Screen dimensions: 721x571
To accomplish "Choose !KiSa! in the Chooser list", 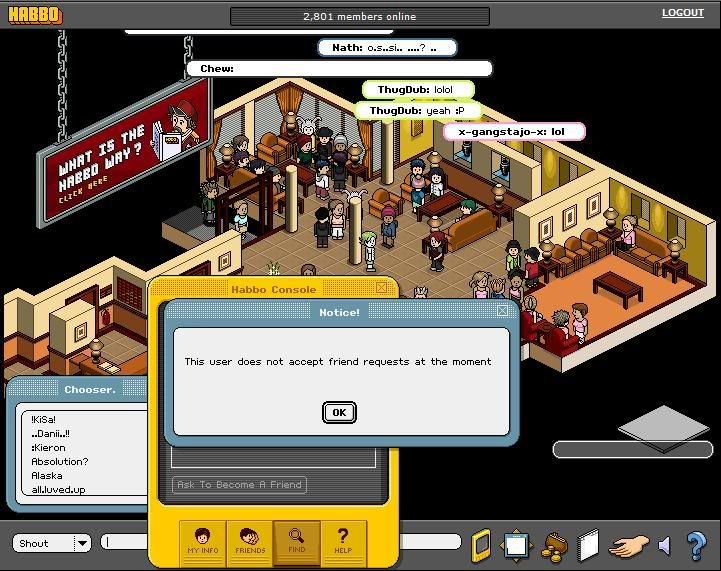I will click(44, 419).
